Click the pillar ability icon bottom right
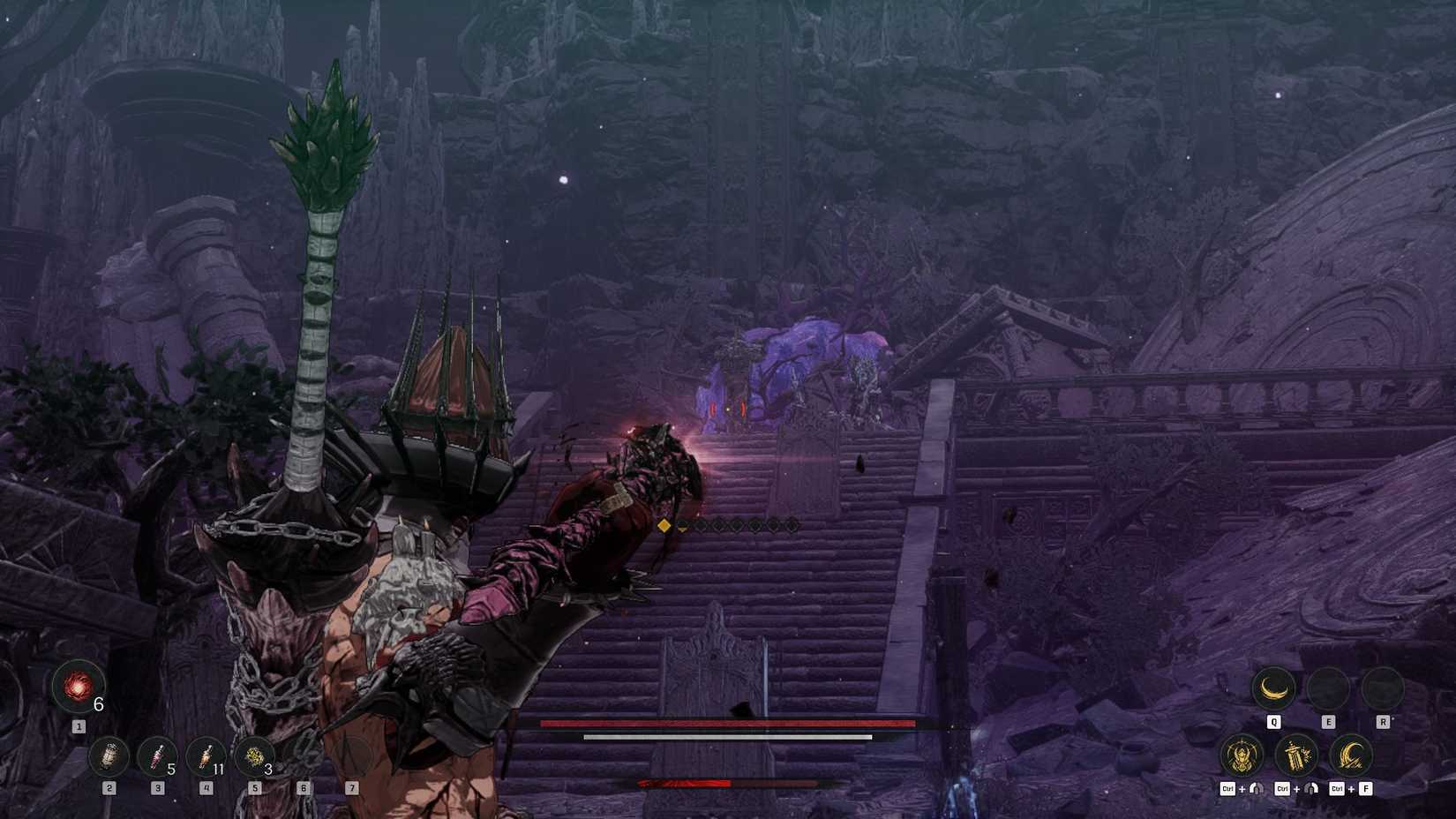The height and width of the screenshot is (819, 1456). (x=1297, y=754)
